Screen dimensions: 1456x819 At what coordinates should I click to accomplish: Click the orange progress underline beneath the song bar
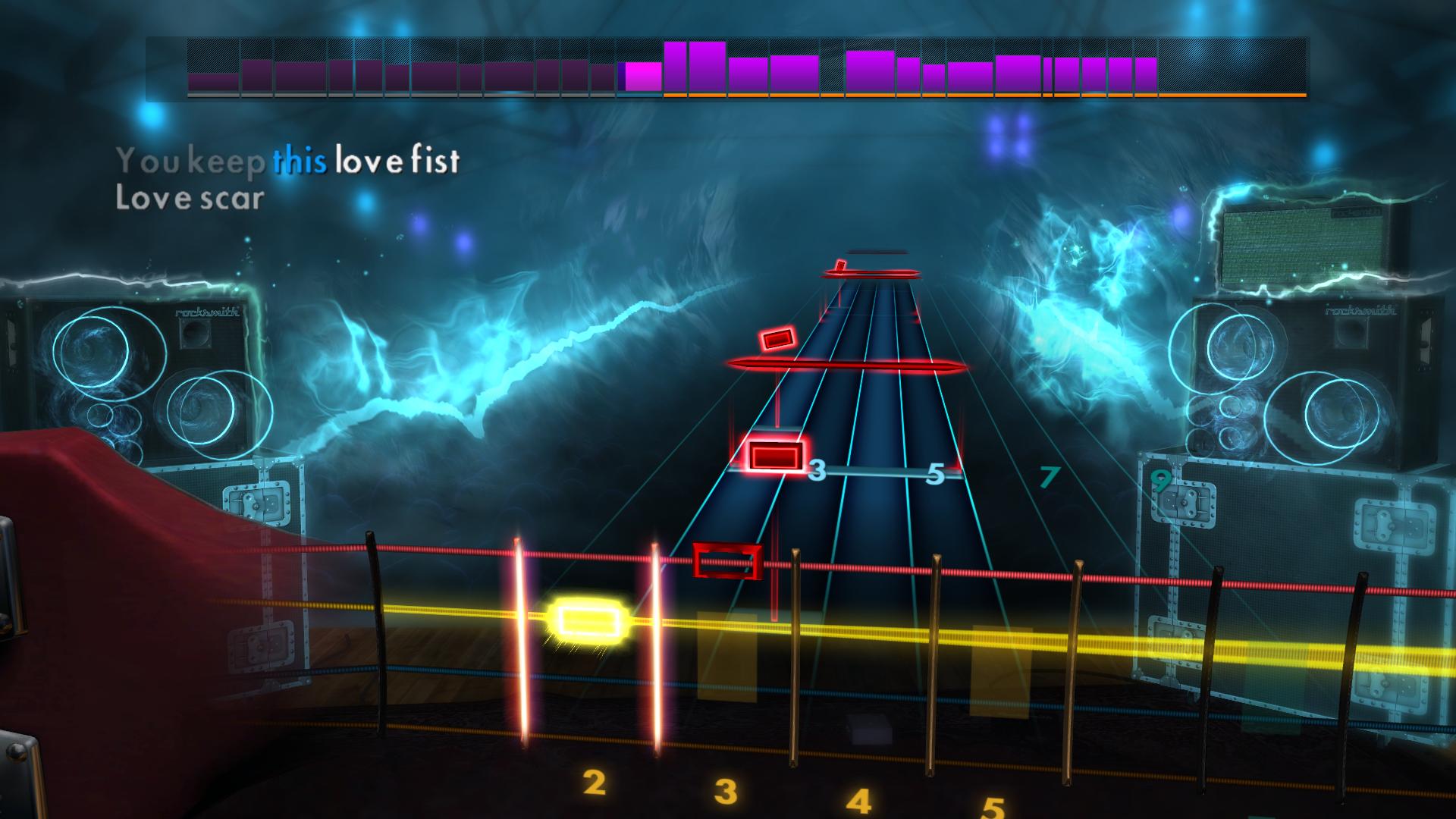[986, 96]
